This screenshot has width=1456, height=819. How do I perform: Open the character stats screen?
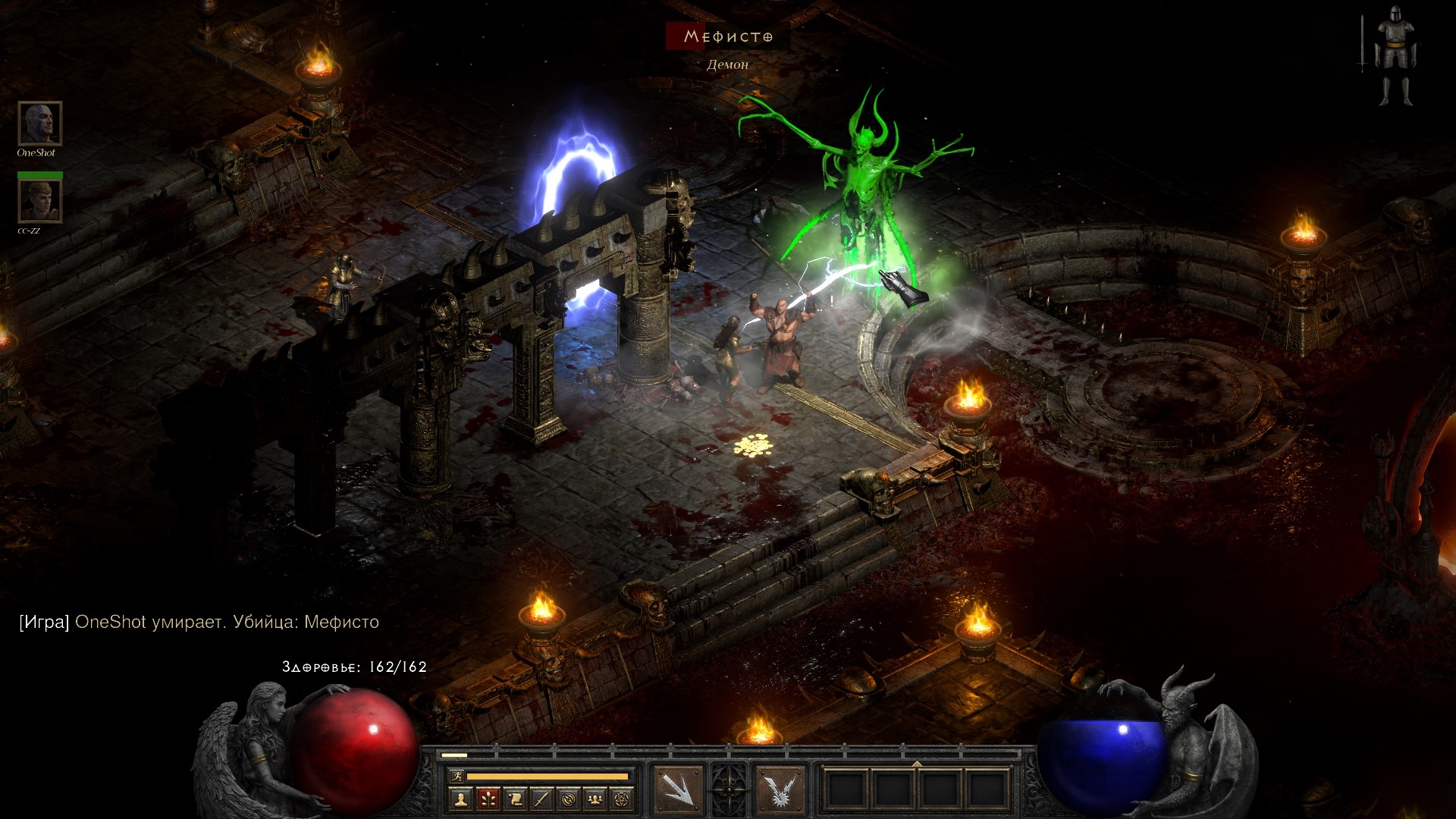(x=460, y=799)
